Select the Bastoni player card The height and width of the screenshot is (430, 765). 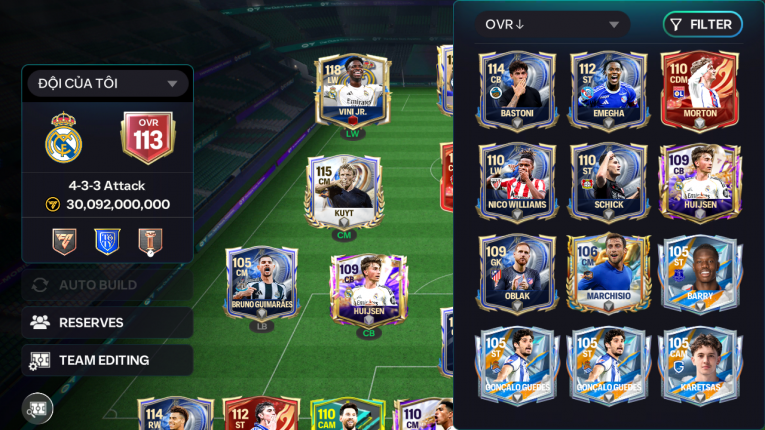click(517, 89)
